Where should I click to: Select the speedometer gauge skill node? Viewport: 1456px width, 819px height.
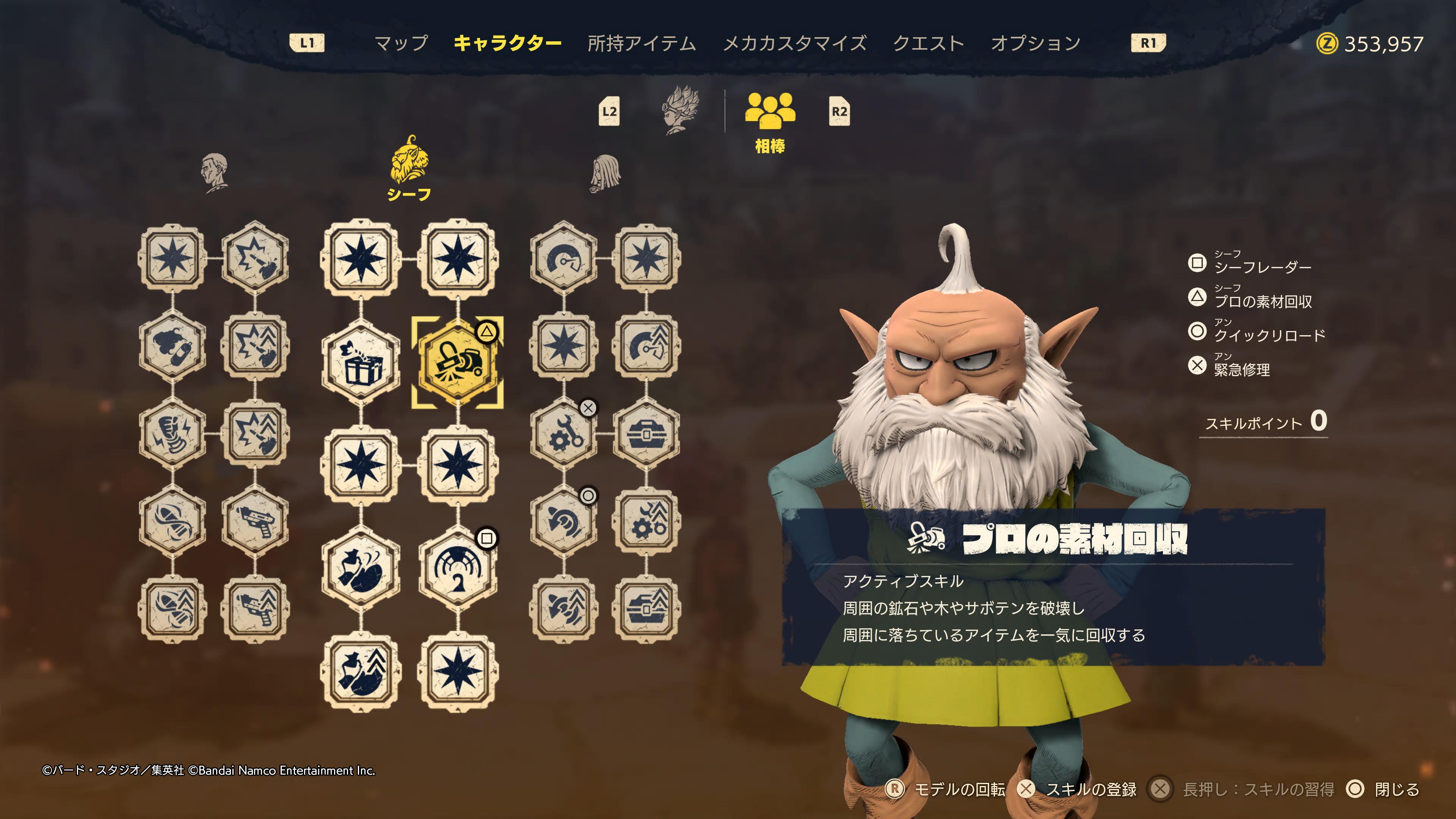[563, 259]
